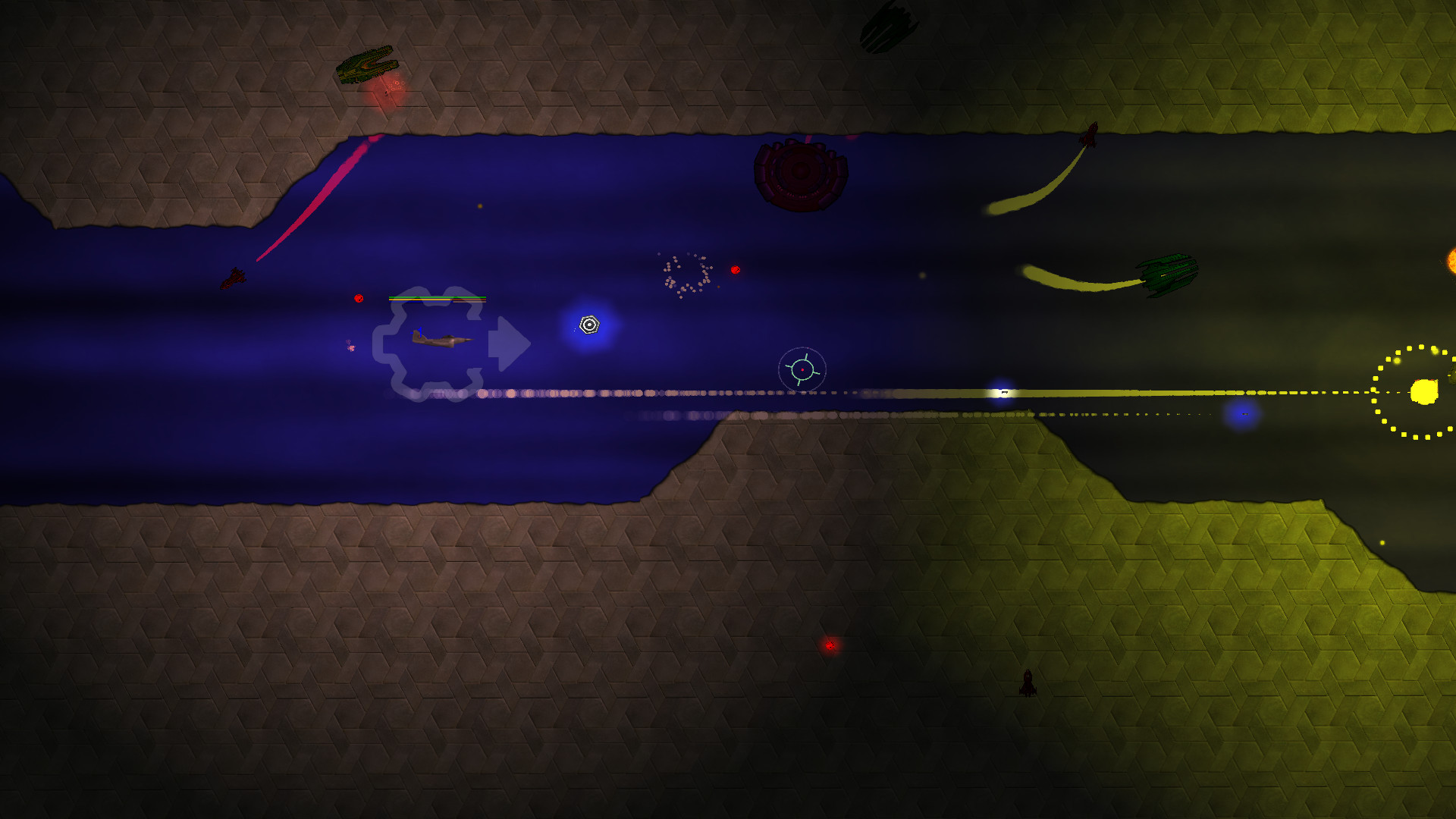Click the red missile at the end of the yellow trail
The image size is (1456, 819).
pyautogui.click(x=1090, y=133)
